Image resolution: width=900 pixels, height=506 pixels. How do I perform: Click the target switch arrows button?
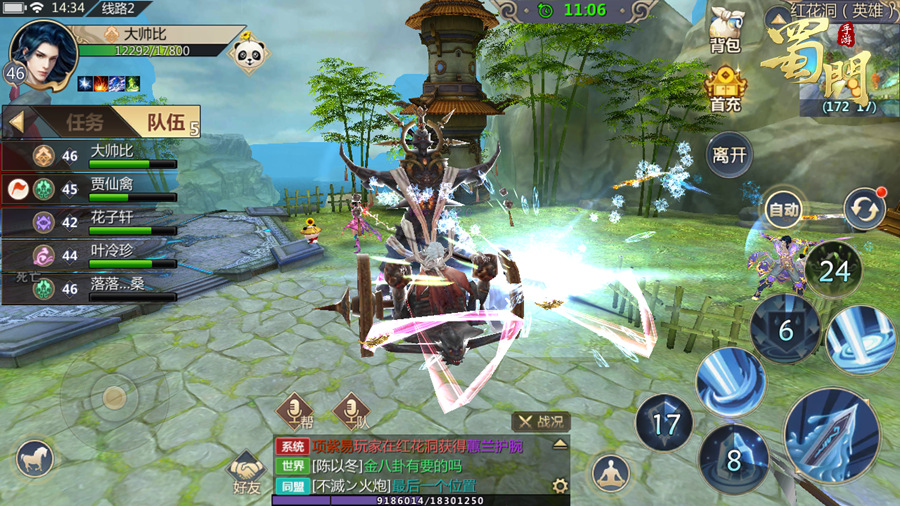[864, 210]
